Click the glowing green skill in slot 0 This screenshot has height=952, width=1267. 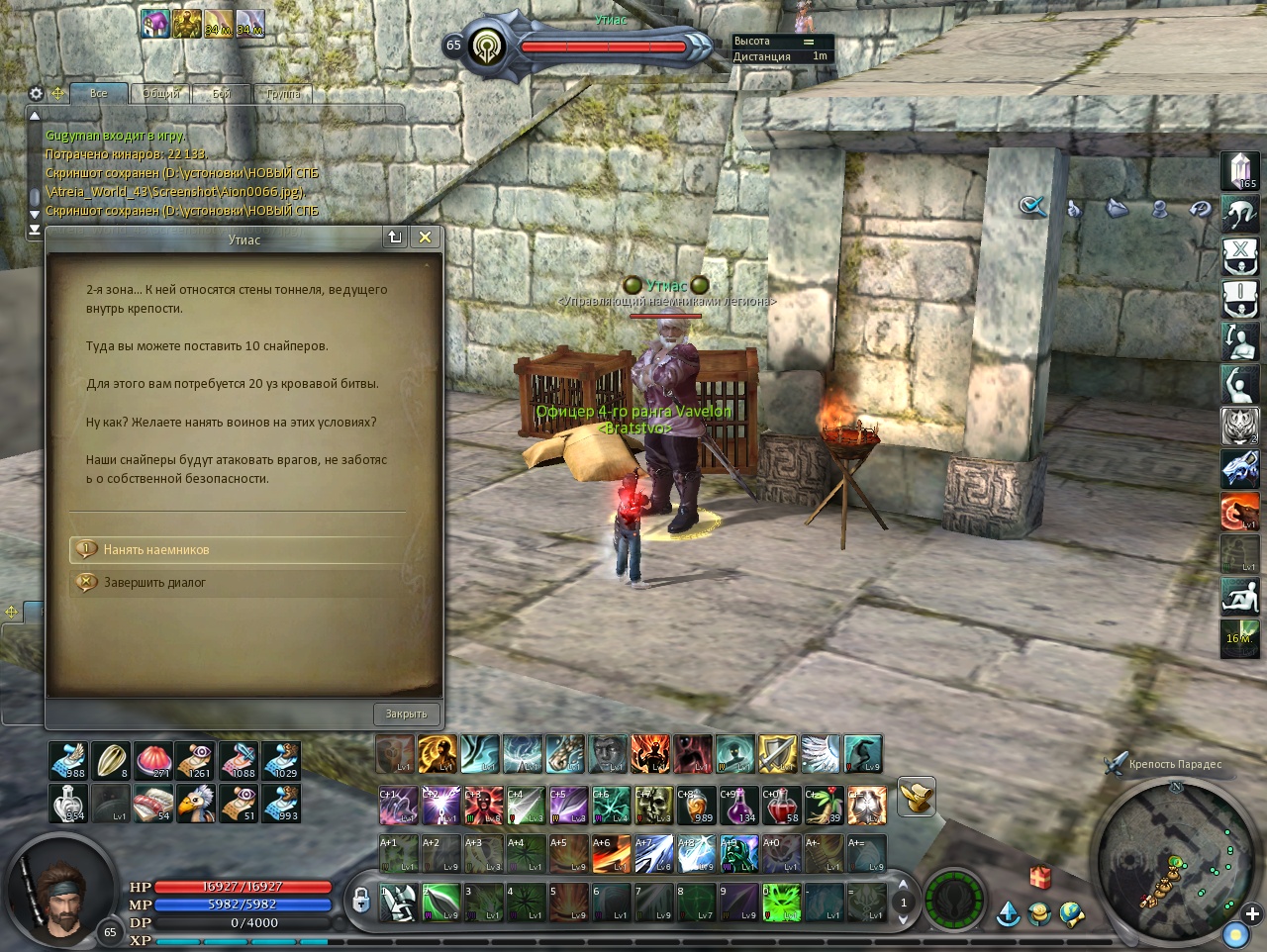click(781, 903)
